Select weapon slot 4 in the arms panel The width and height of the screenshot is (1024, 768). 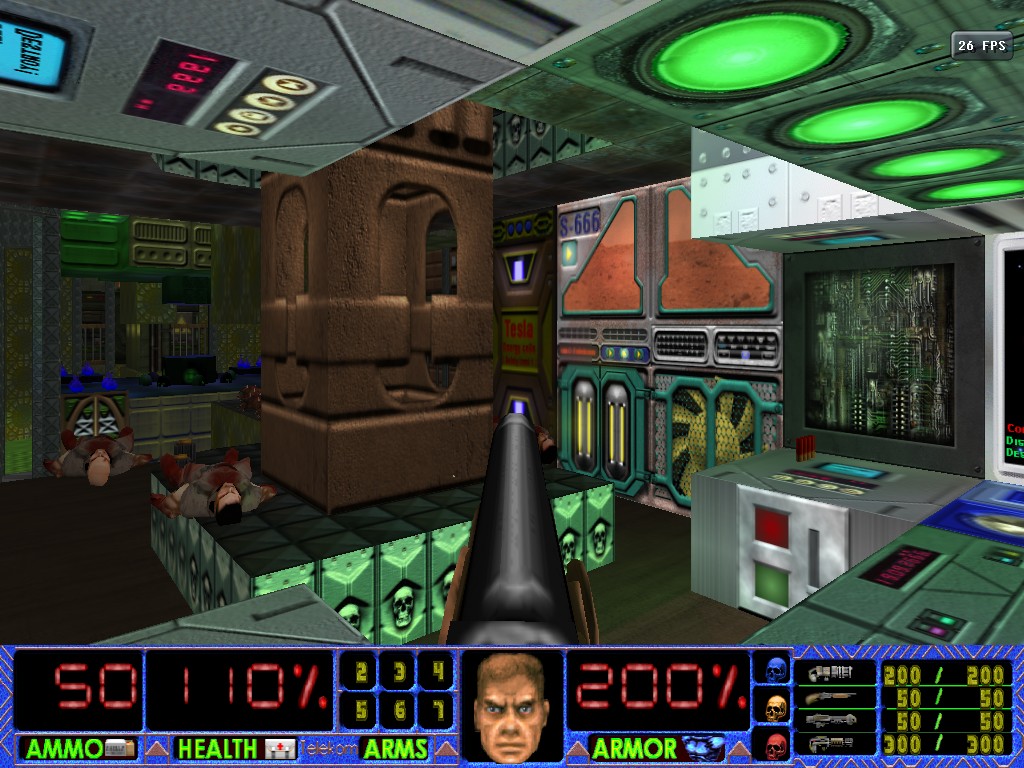436,673
